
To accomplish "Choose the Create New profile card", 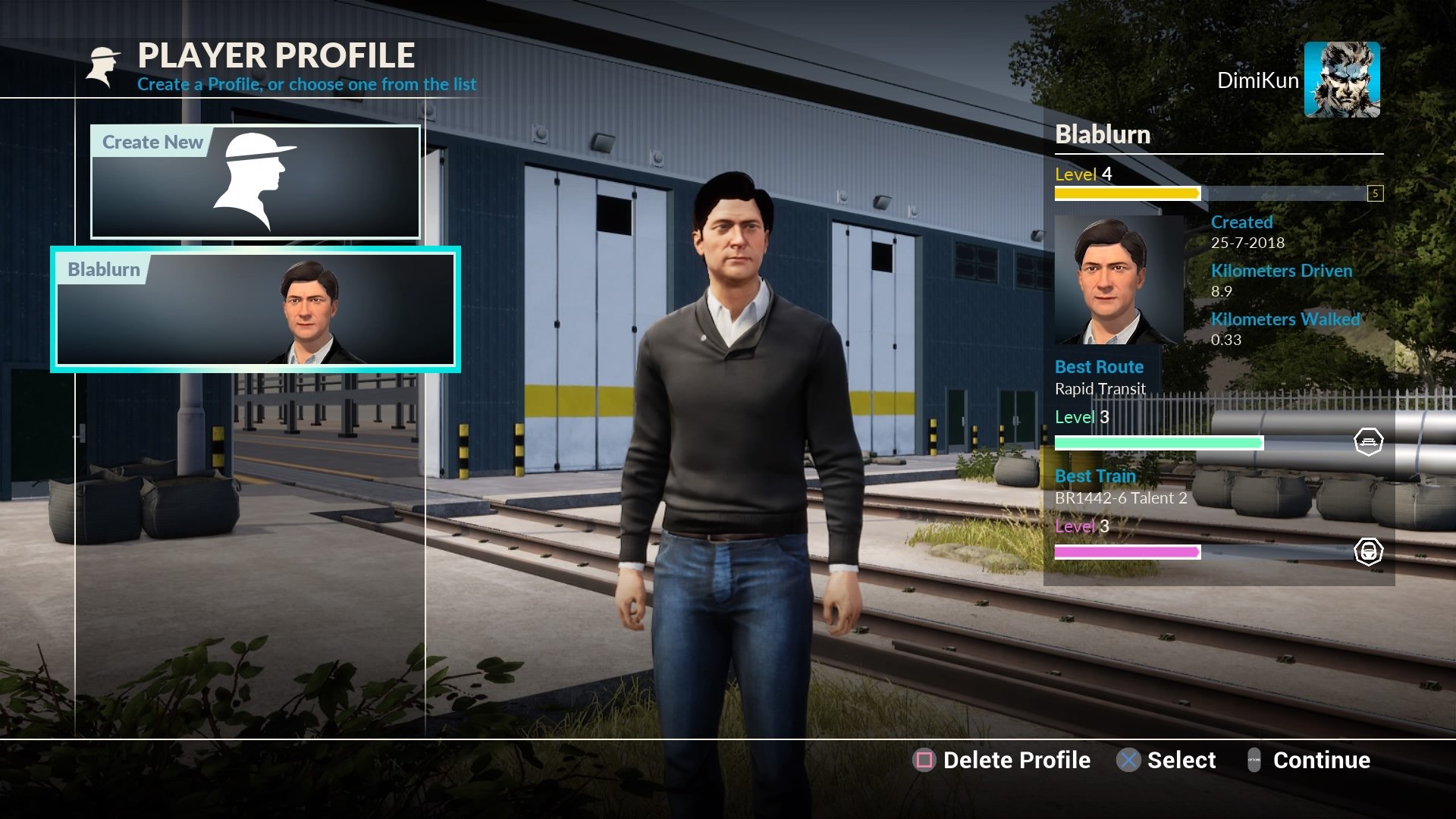I will pyautogui.click(x=254, y=182).
